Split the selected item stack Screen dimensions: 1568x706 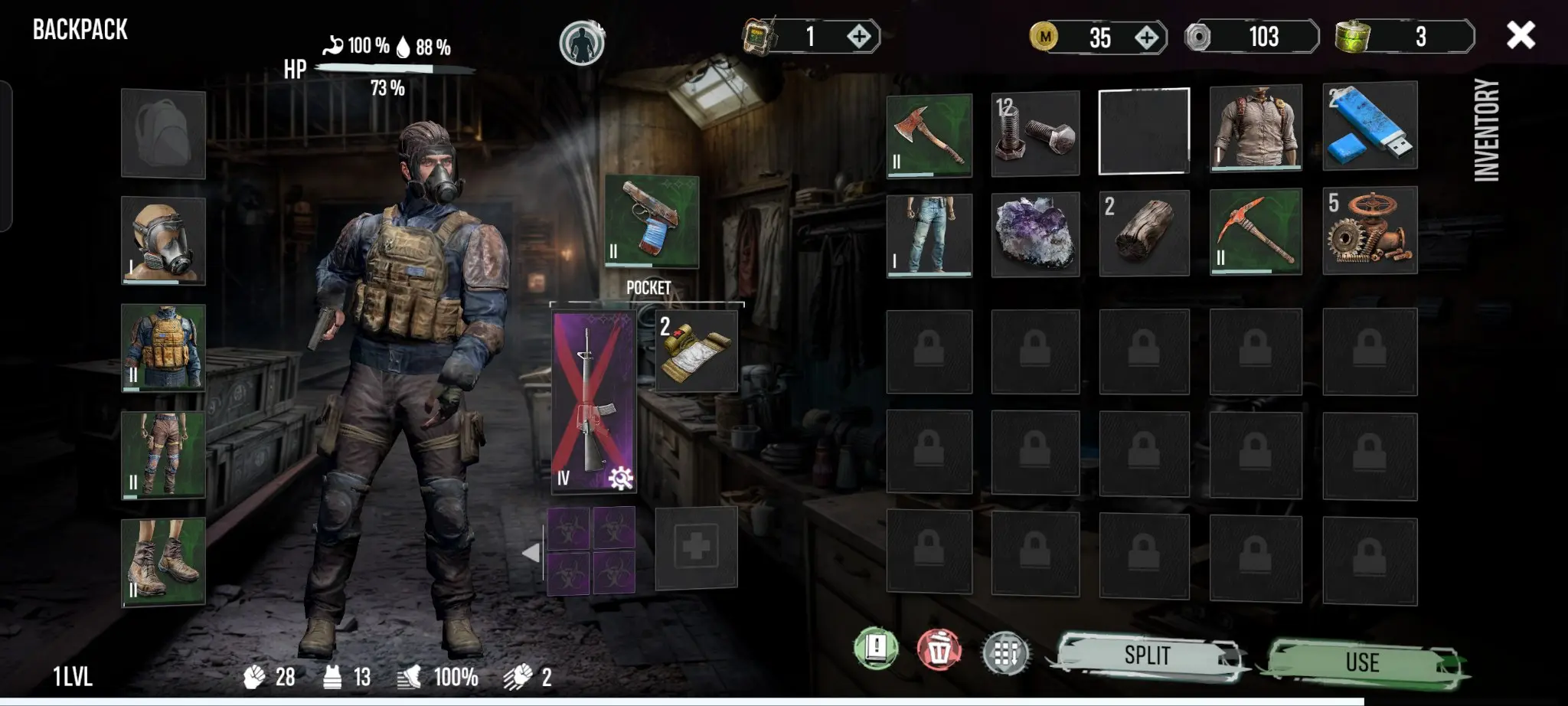[x=1147, y=655]
